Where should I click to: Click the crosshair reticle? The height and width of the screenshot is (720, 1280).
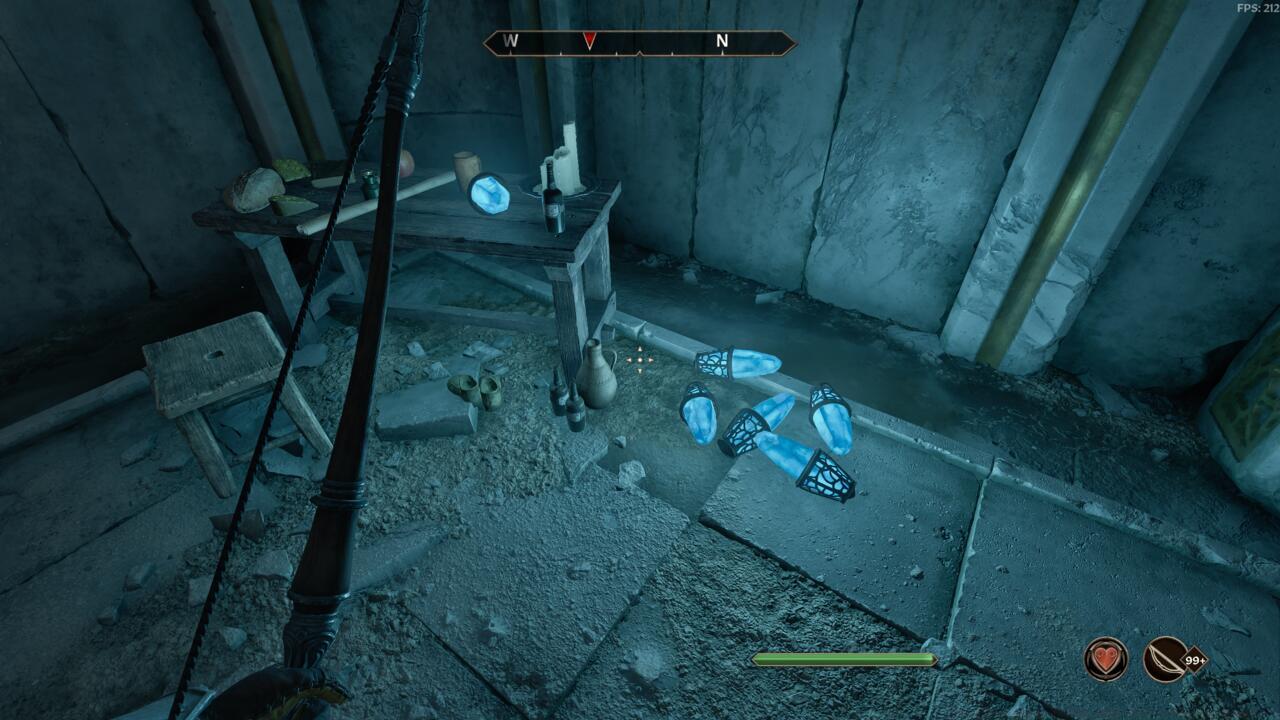pyautogui.click(x=640, y=360)
